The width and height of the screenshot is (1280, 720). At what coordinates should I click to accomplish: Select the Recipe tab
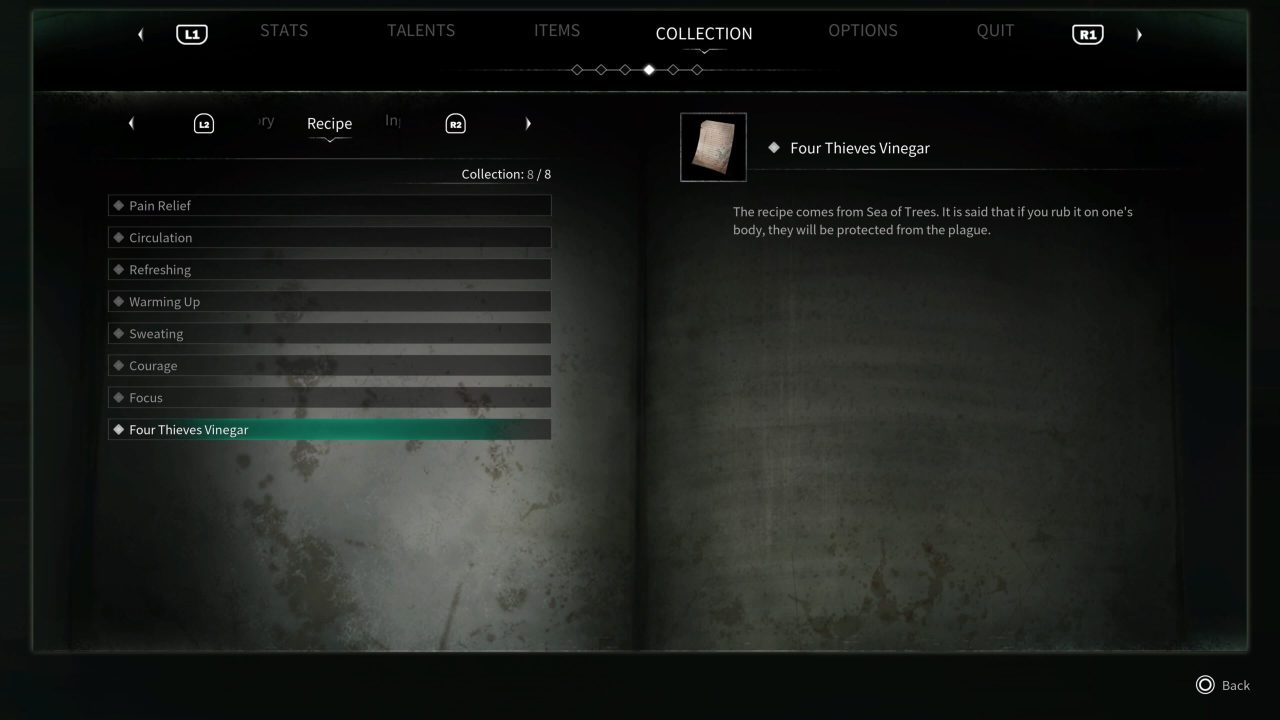click(x=329, y=123)
